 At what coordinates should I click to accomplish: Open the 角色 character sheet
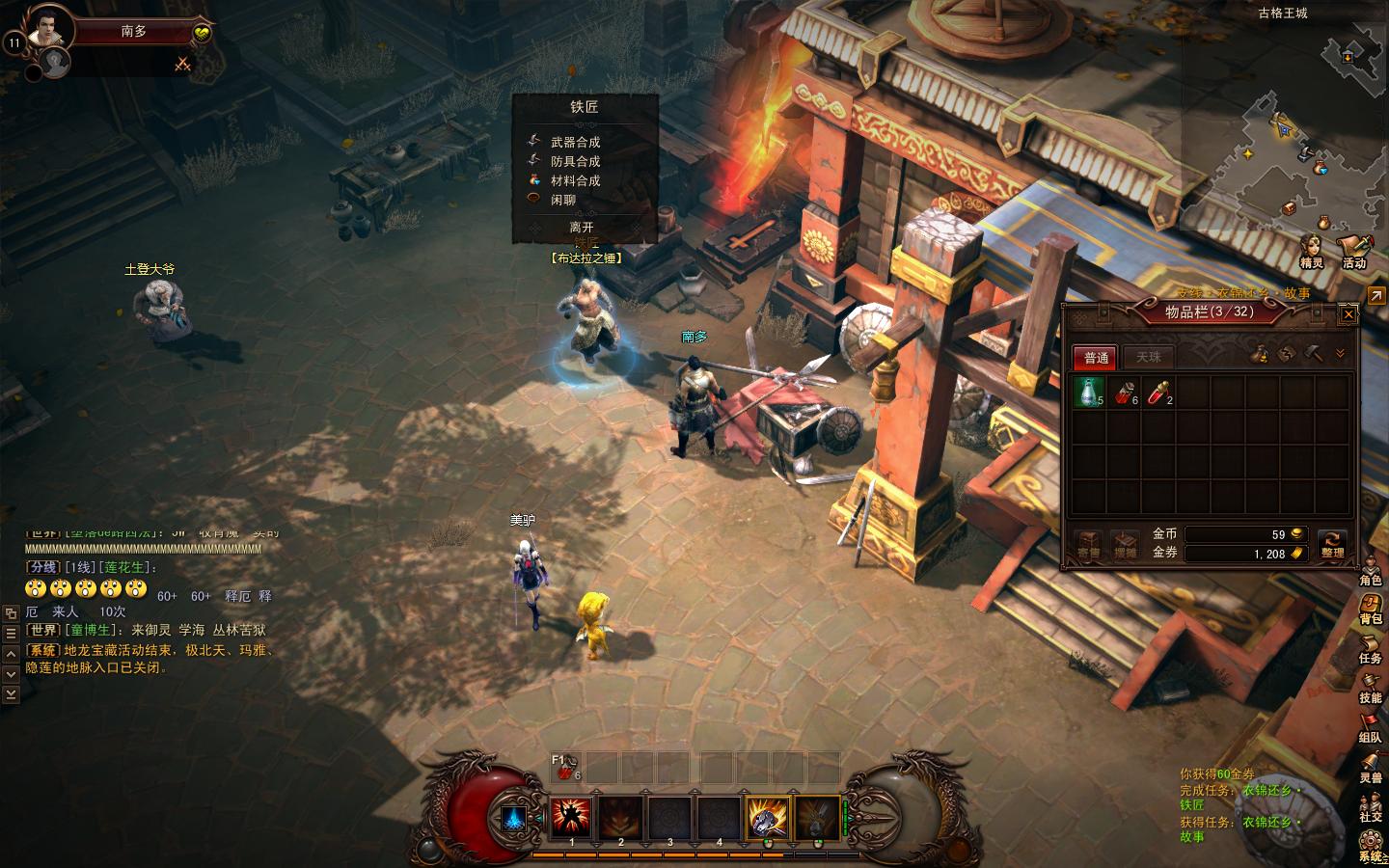tap(1371, 569)
